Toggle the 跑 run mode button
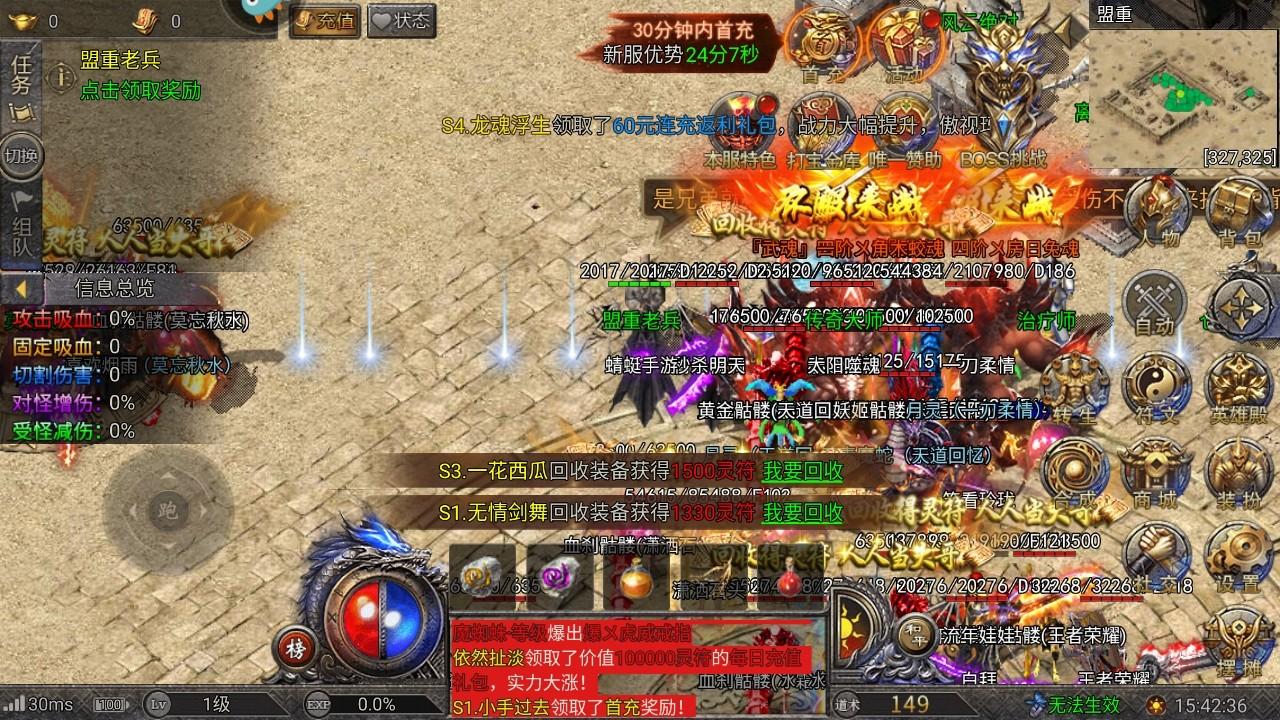The image size is (1280, 720). coord(168,510)
